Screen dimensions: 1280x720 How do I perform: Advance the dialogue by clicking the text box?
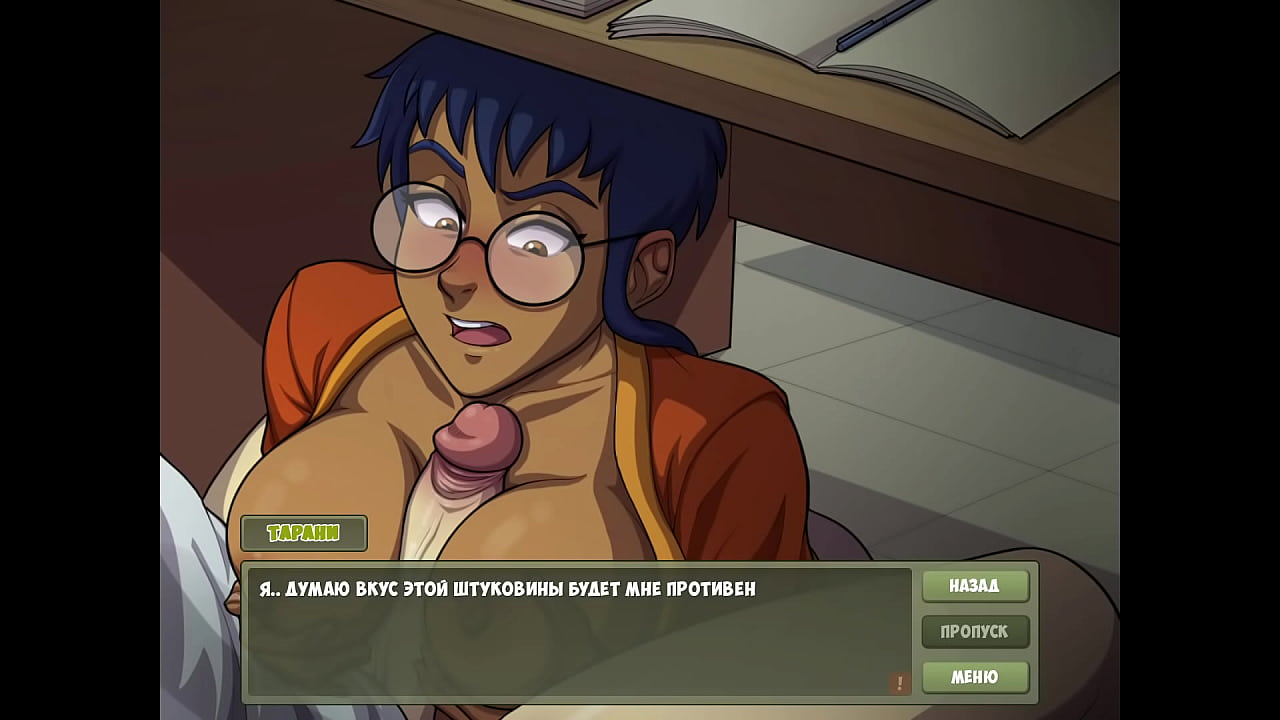point(578,632)
